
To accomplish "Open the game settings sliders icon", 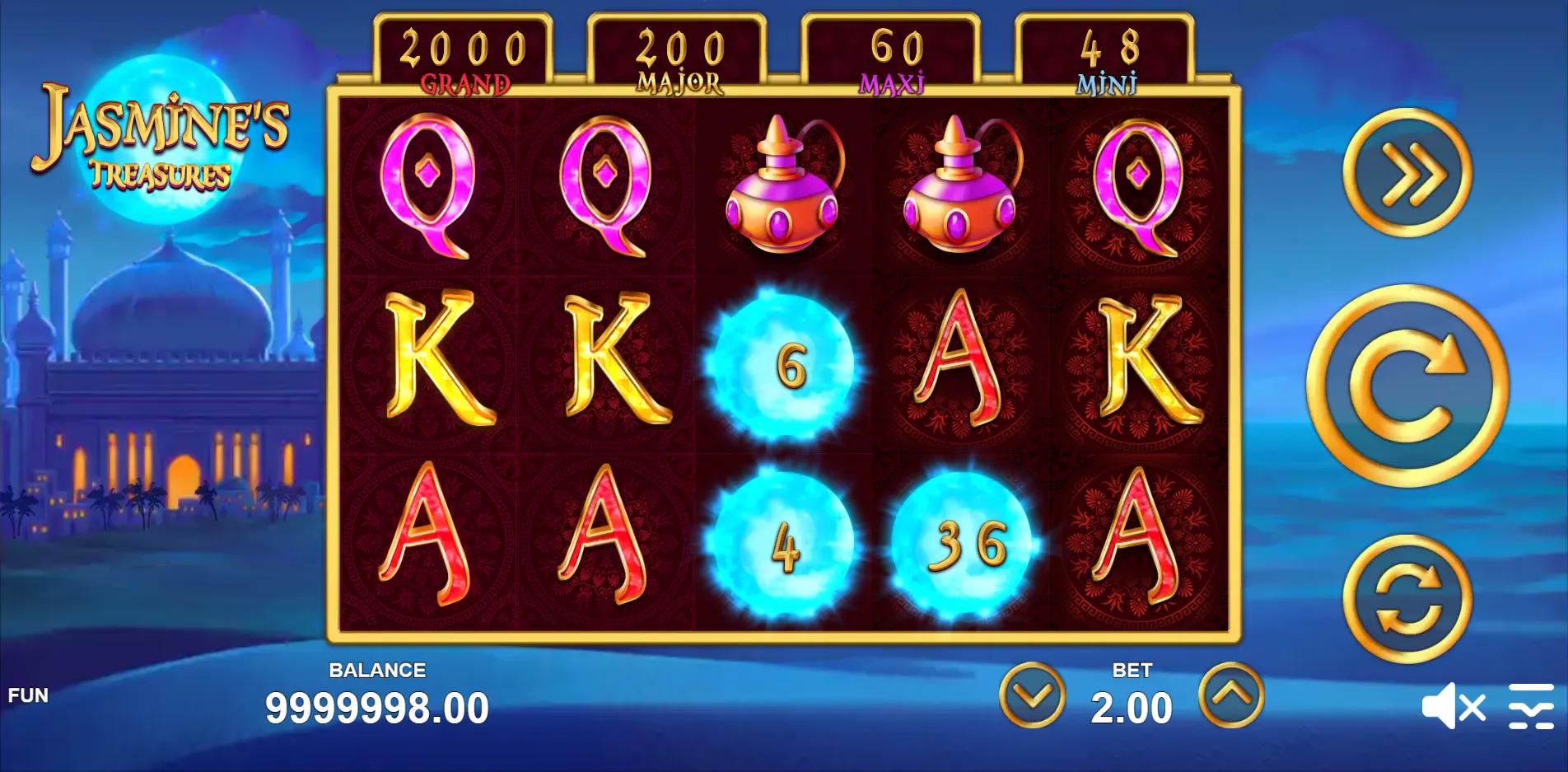I will [x=1532, y=707].
